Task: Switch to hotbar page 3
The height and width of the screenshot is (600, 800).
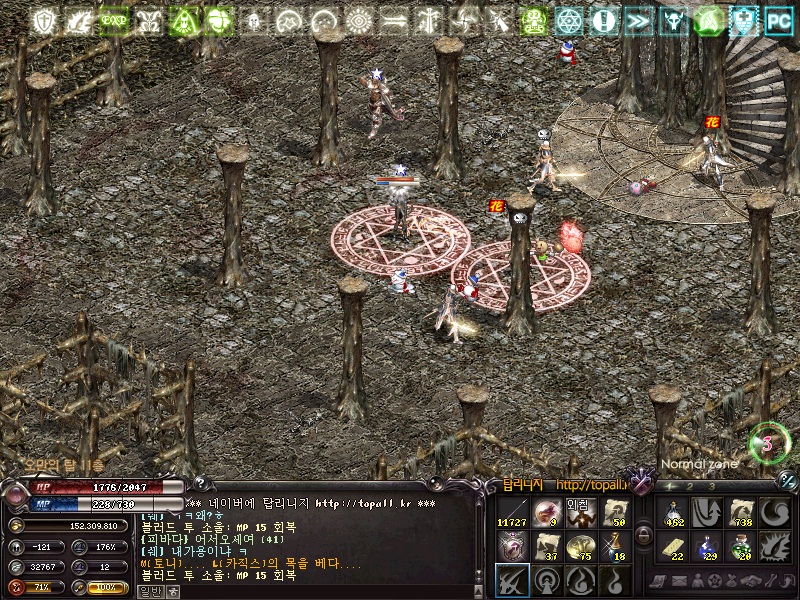Action: [x=710, y=486]
